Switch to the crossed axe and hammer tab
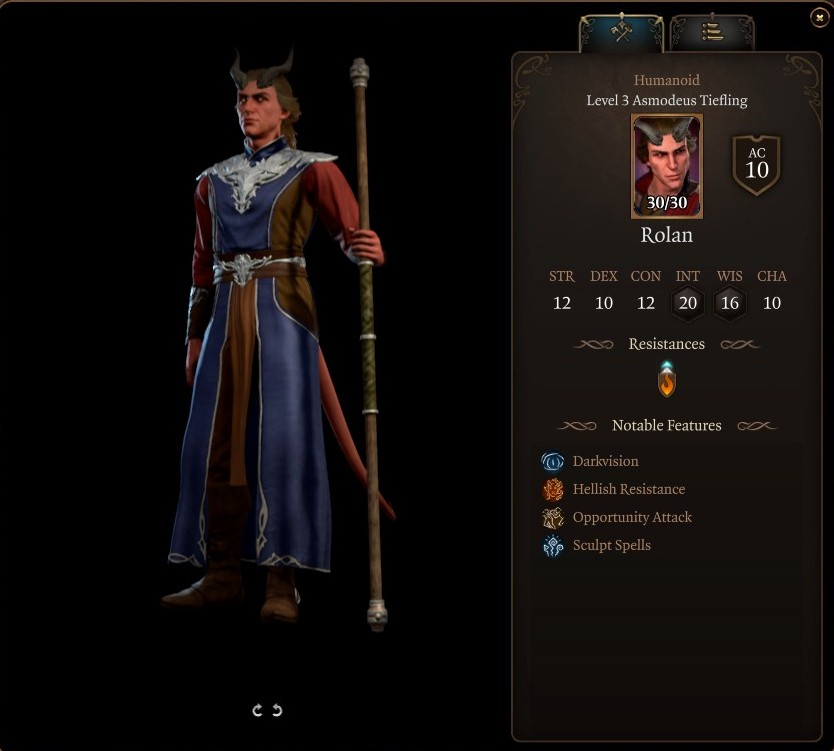This screenshot has height=751, width=834. (x=621, y=32)
